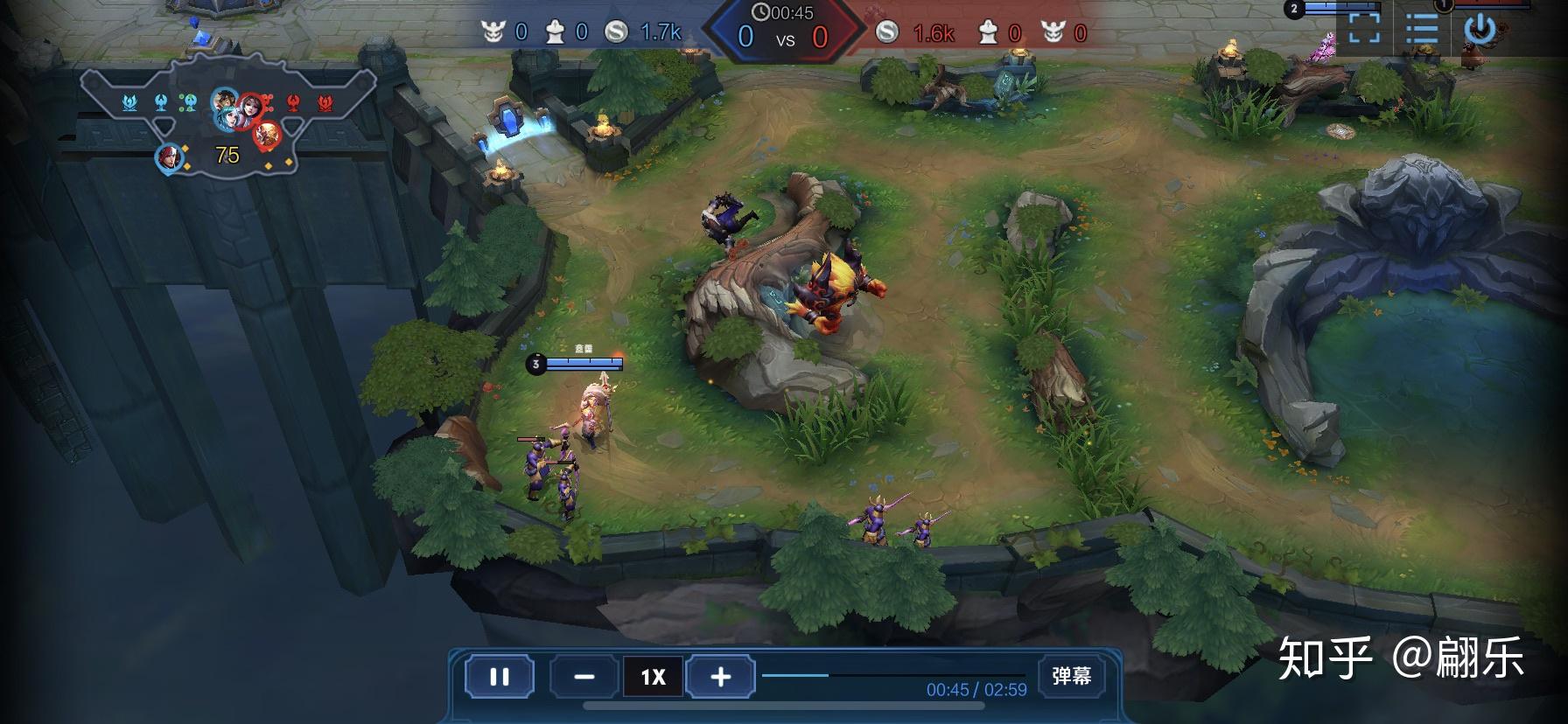1568x724 pixels.
Task: Pause the replay playback
Action: pyautogui.click(x=499, y=677)
